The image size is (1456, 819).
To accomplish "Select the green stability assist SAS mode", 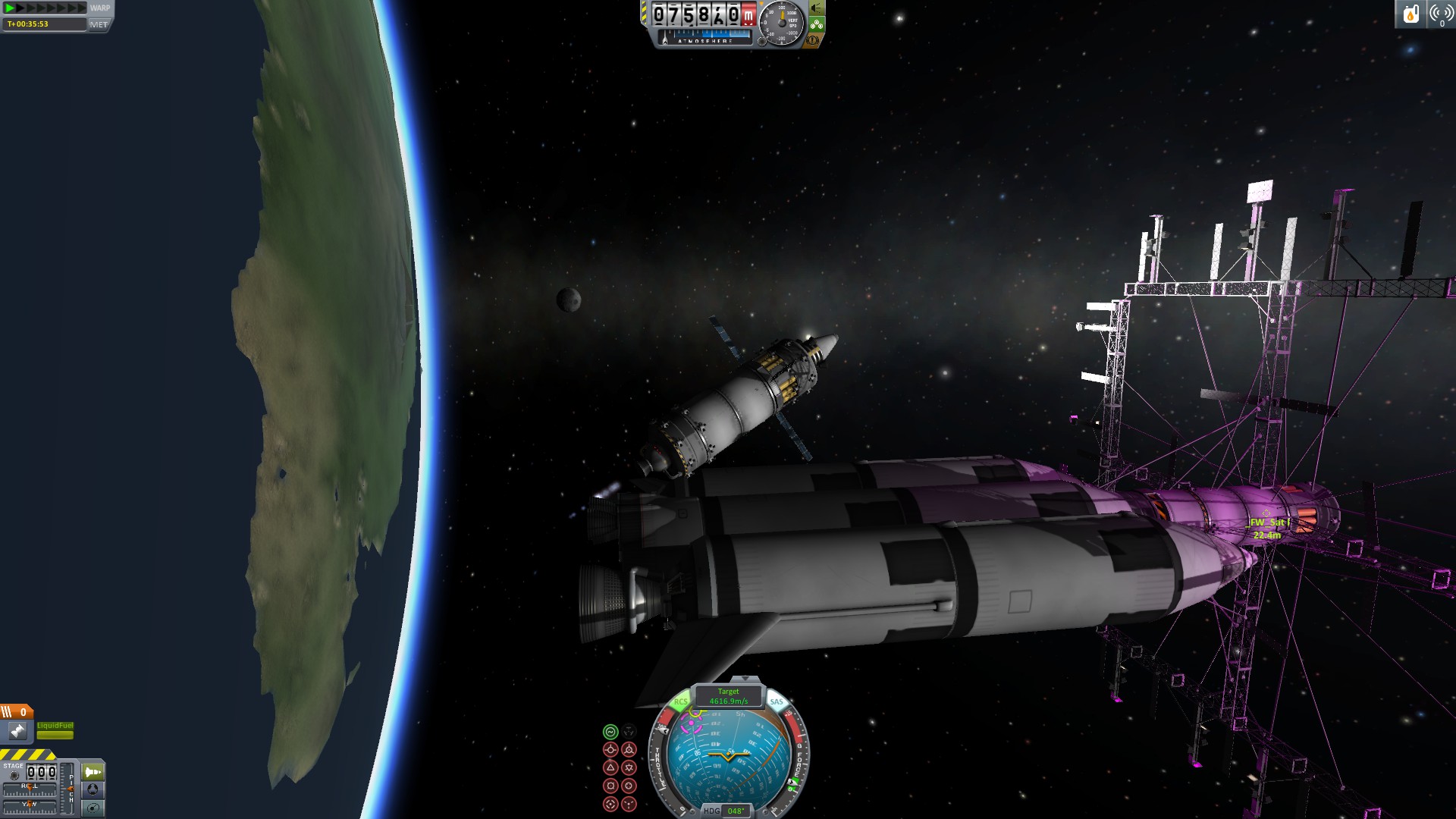I will point(610,732).
